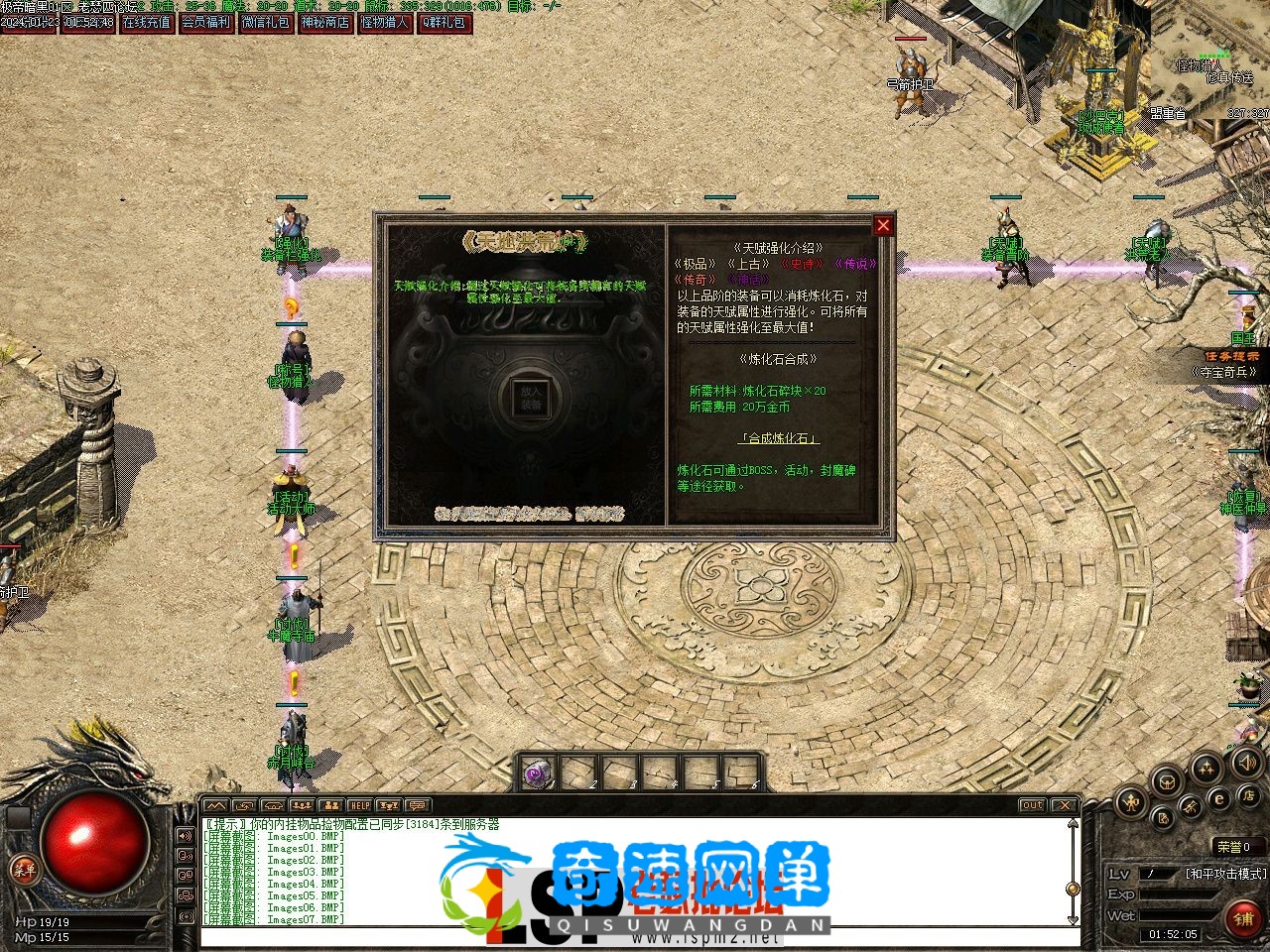Open the 神秘商店 shop
1270x952 pixels.
(x=325, y=22)
